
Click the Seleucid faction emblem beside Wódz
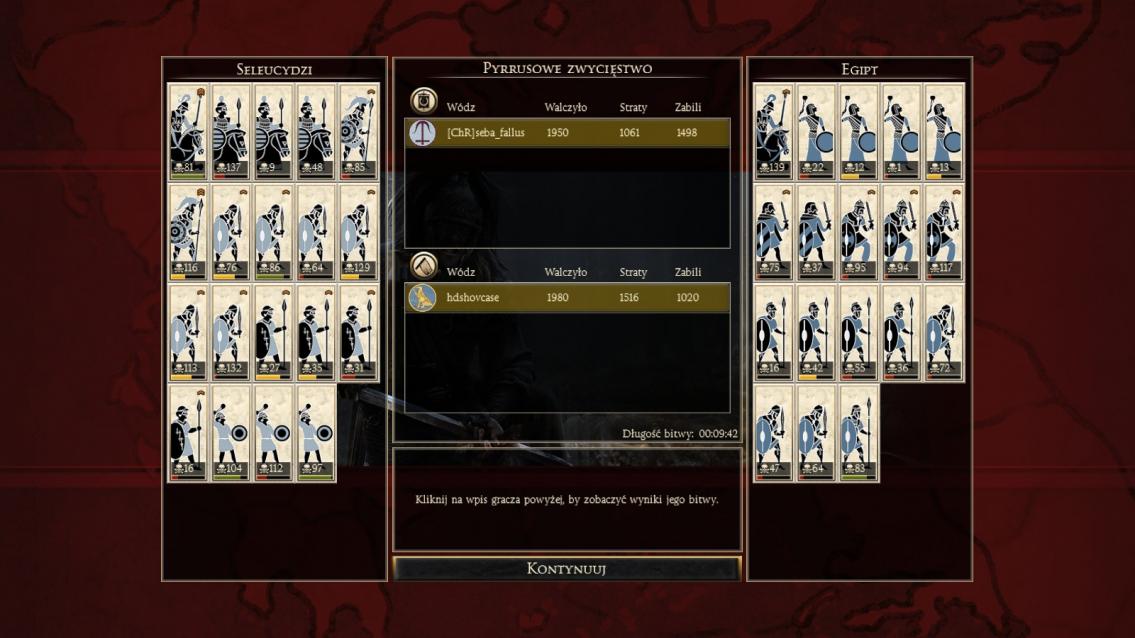point(423,101)
